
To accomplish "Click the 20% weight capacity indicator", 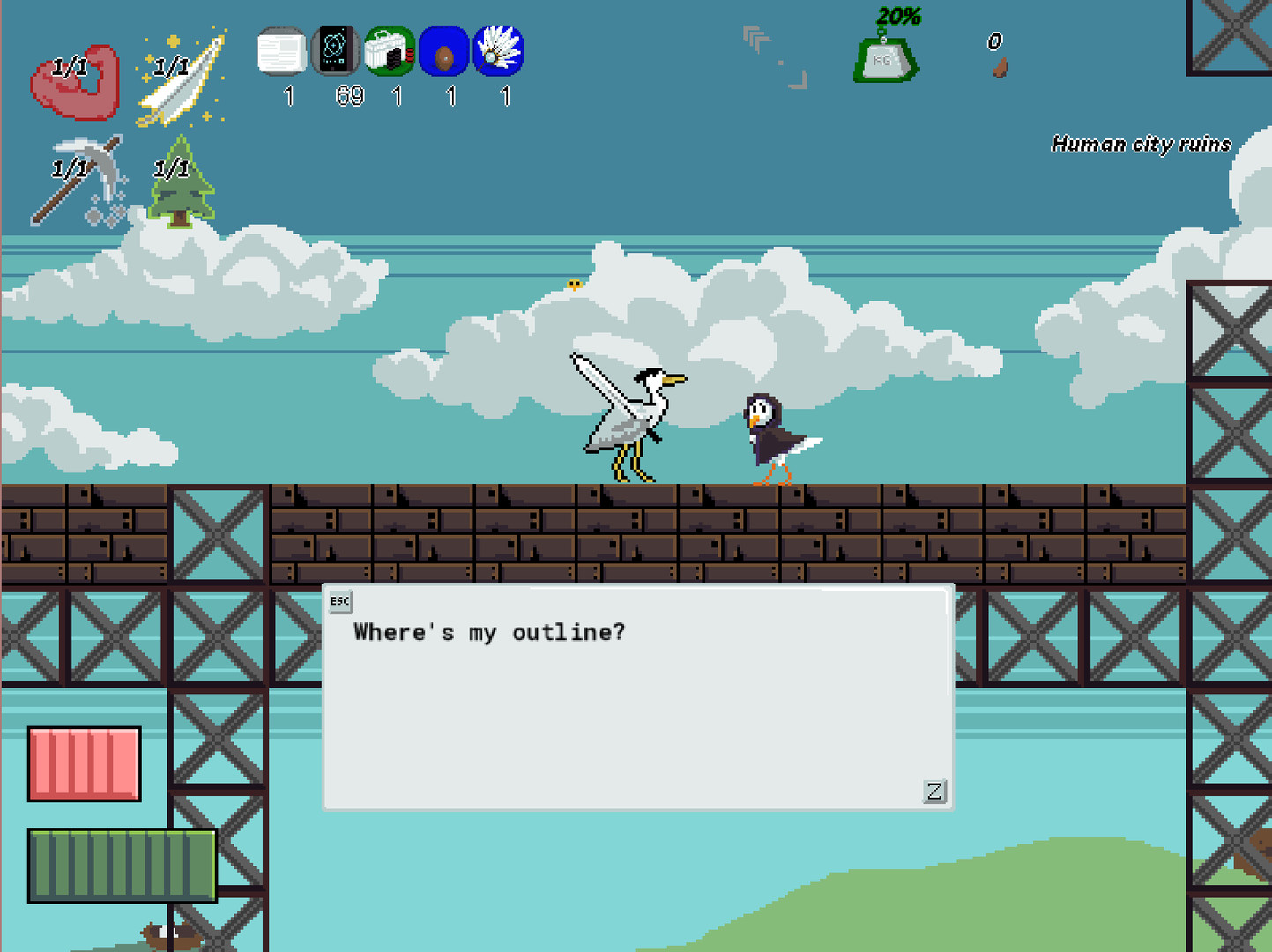I will pos(896,14).
